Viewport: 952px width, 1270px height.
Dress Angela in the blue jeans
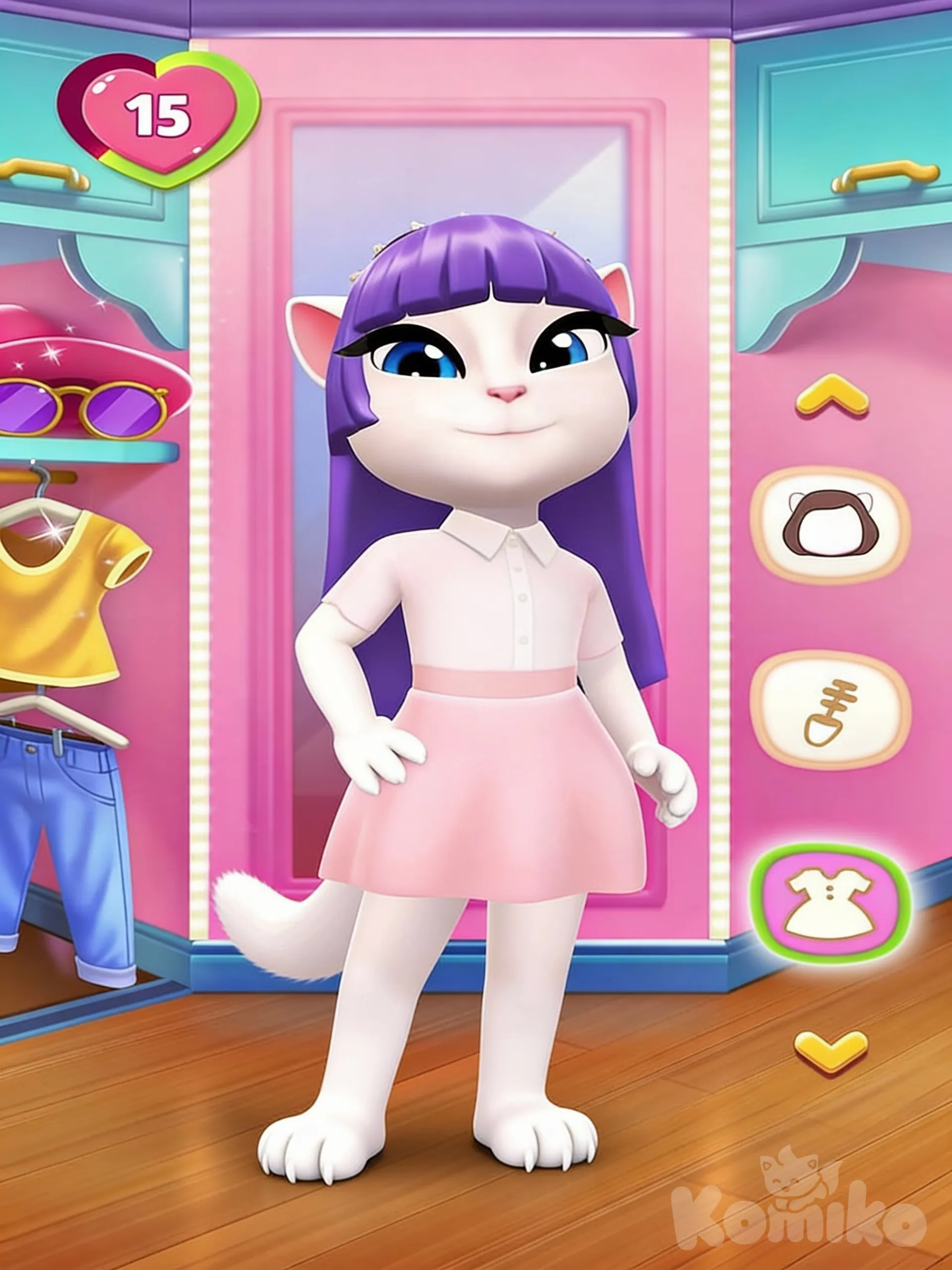click(x=63, y=832)
